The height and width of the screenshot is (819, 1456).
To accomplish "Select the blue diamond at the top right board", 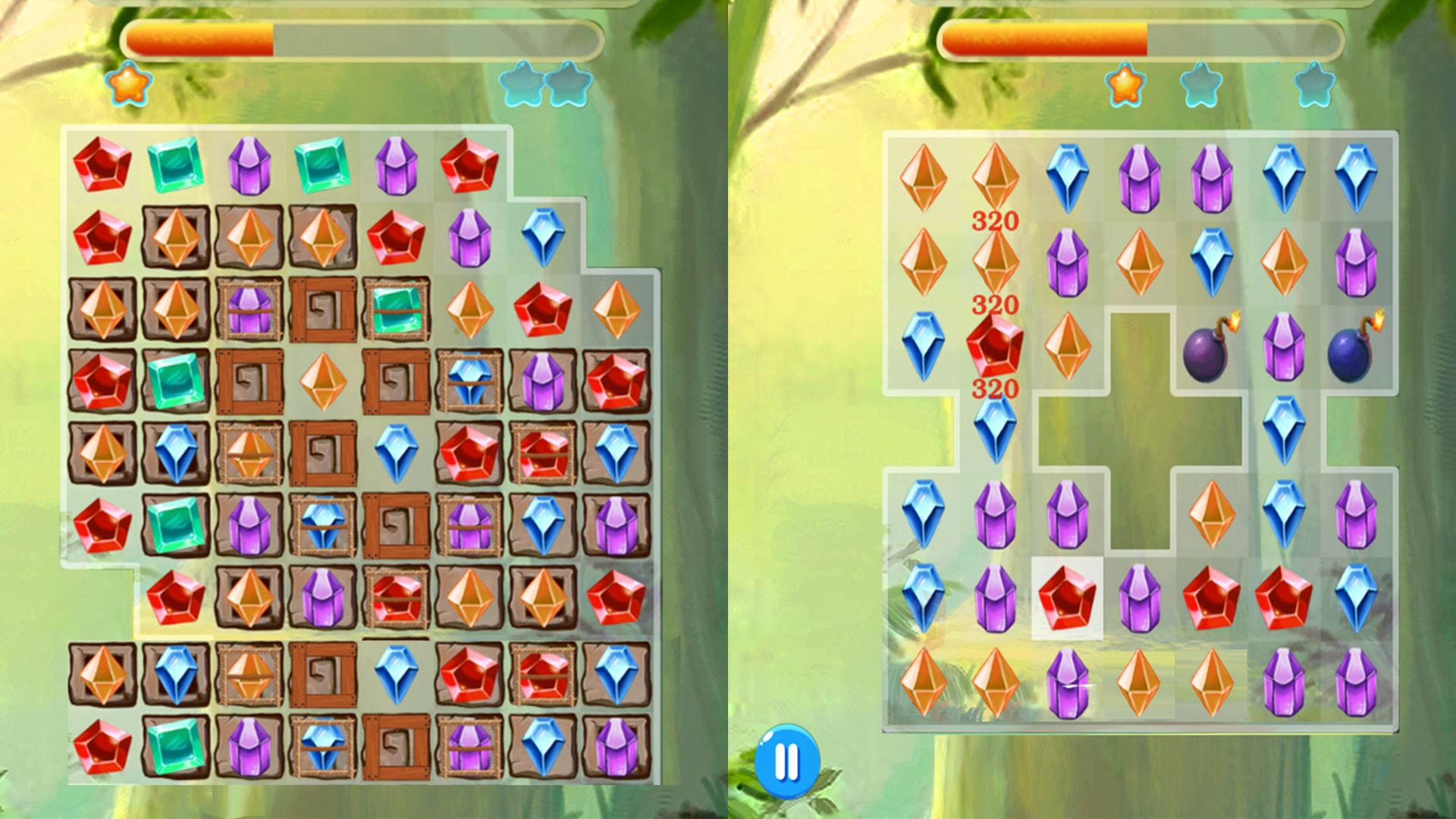I will click(x=1357, y=176).
